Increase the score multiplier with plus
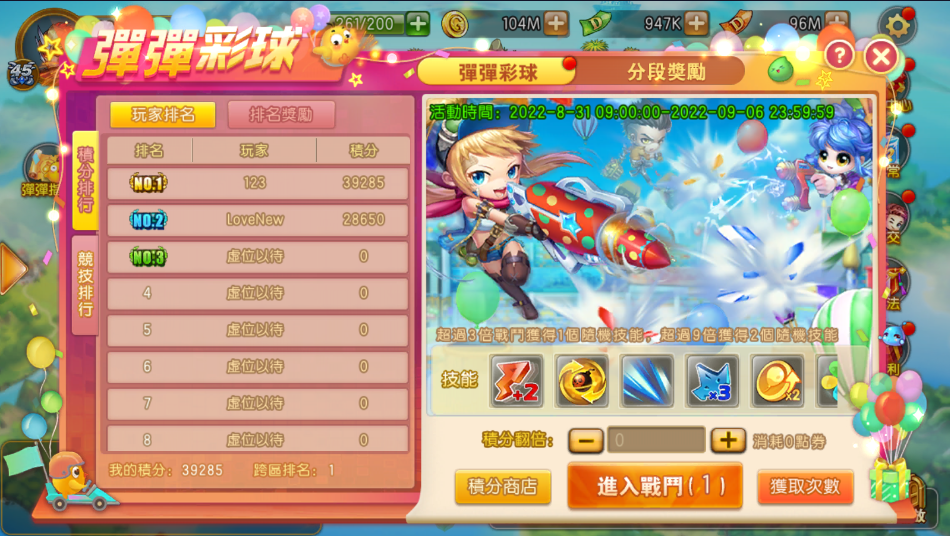The width and height of the screenshot is (950, 536). [728, 440]
